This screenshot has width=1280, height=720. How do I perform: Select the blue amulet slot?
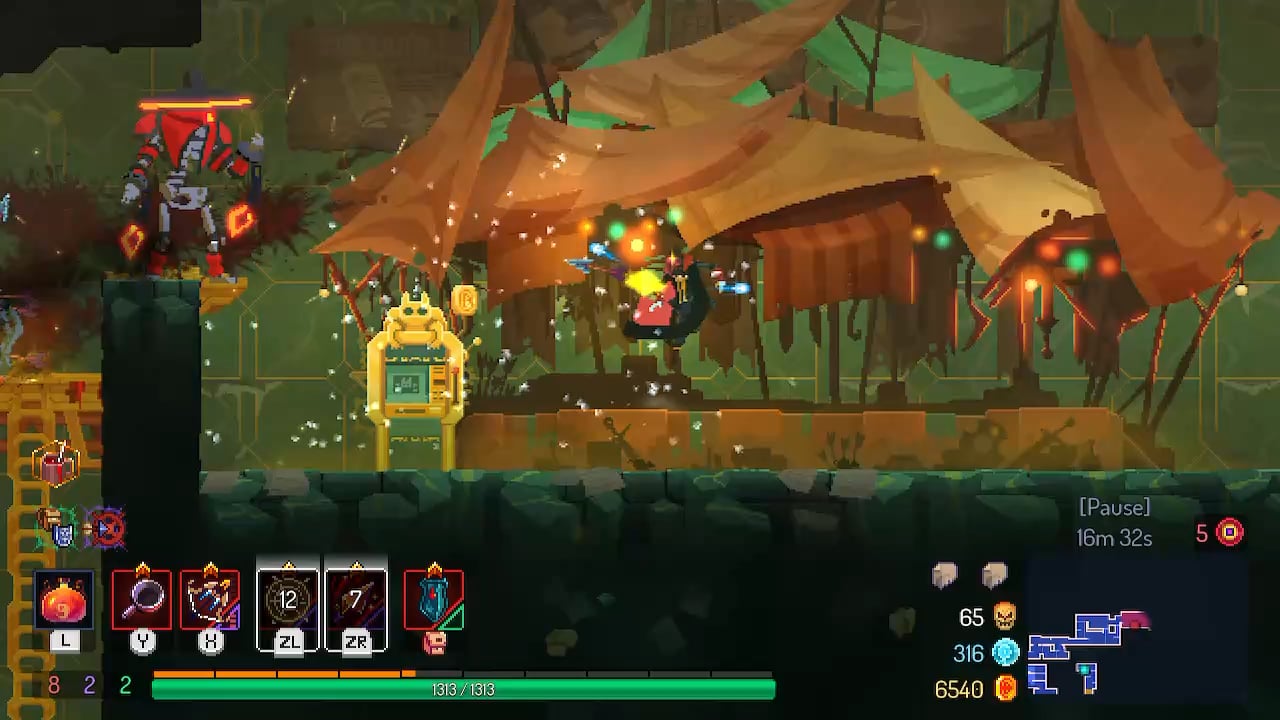click(x=433, y=600)
